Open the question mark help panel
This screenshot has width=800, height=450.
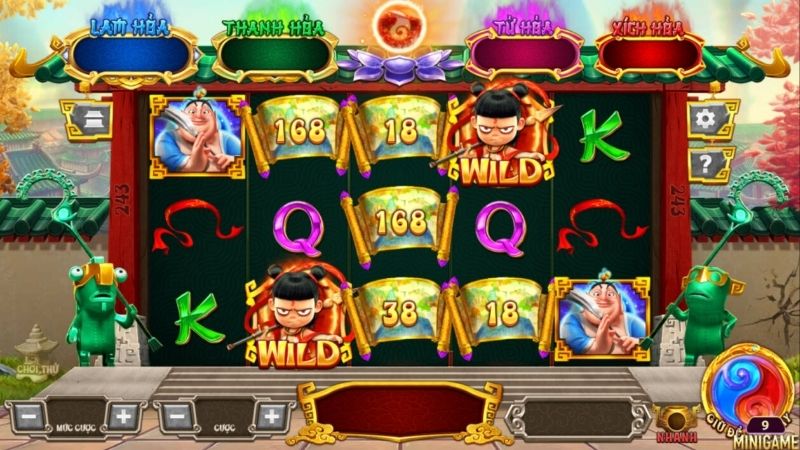pyautogui.click(x=706, y=163)
